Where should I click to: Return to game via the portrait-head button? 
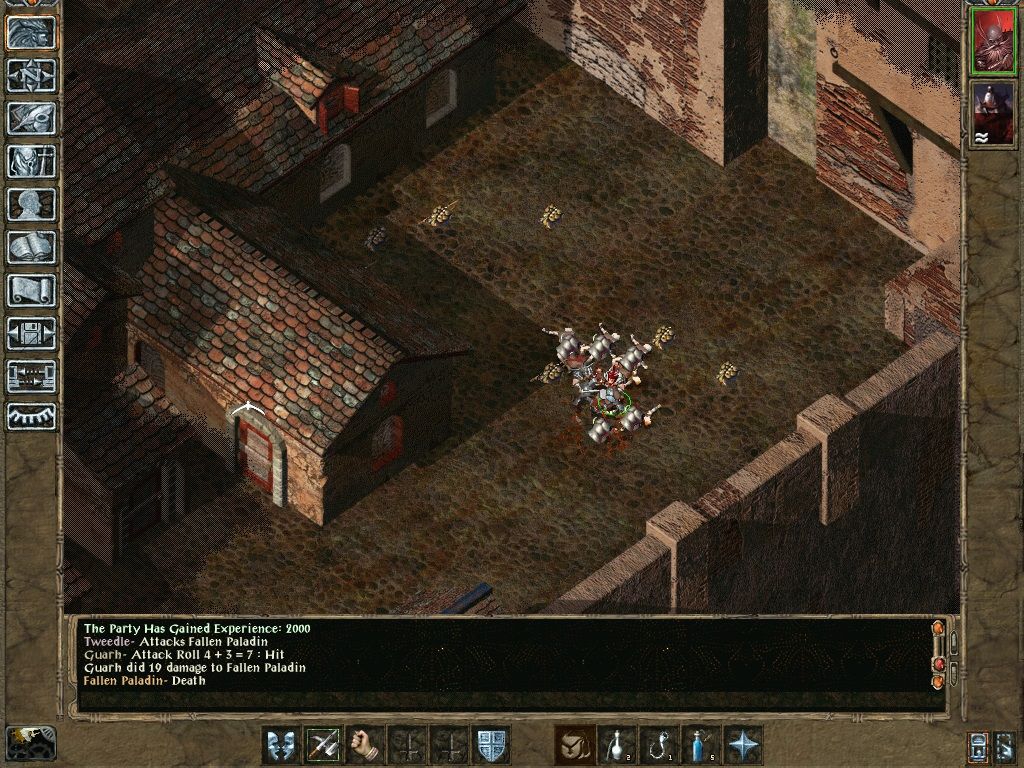coord(31,33)
